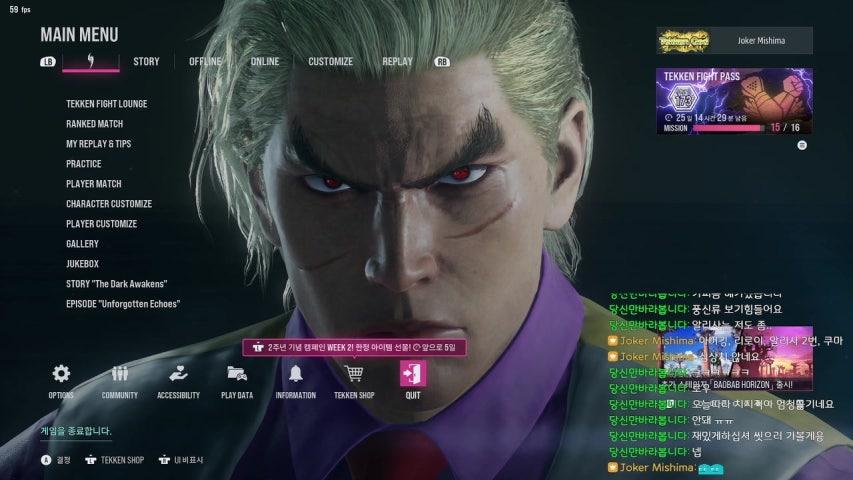The image size is (853, 480).
Task: Select Ranked Match from the menu
Action: click(x=94, y=124)
